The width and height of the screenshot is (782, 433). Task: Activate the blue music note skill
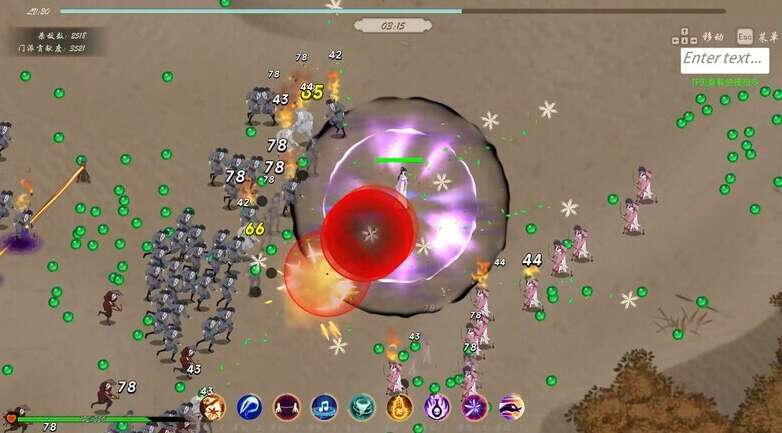click(x=324, y=407)
